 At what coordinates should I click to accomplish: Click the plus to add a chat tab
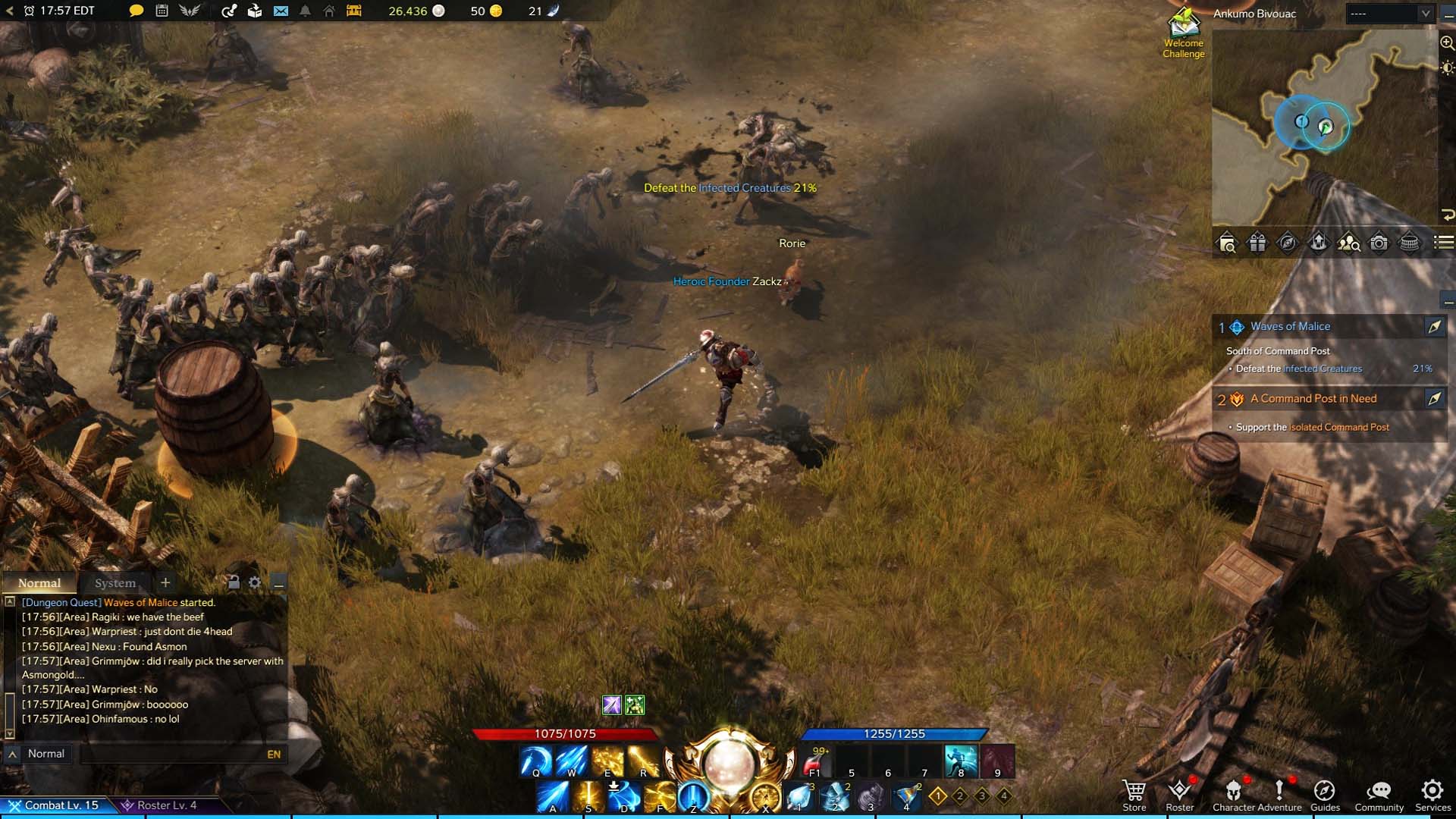pos(165,583)
